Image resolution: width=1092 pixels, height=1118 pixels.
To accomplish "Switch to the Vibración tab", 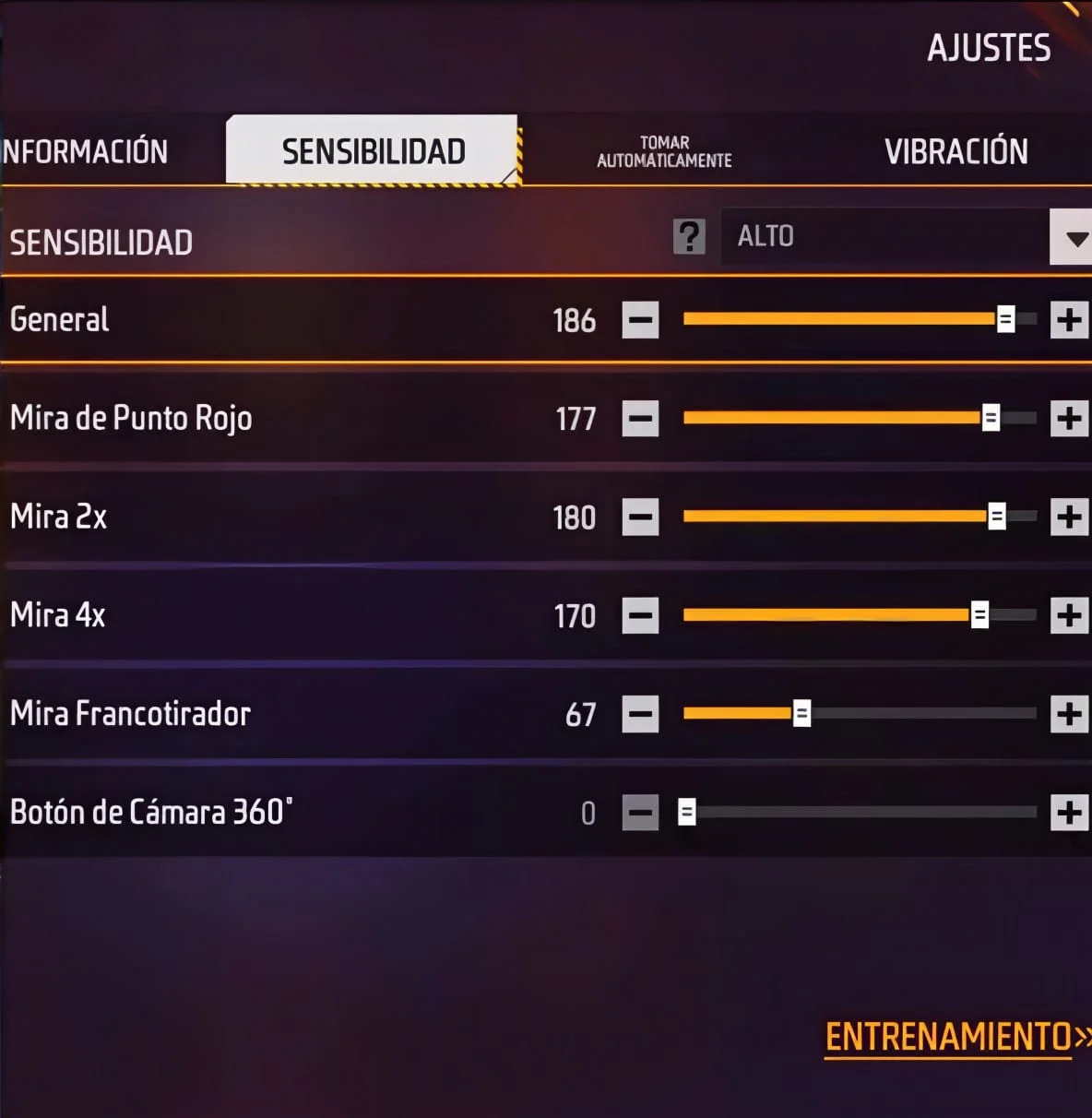I will pos(955,151).
